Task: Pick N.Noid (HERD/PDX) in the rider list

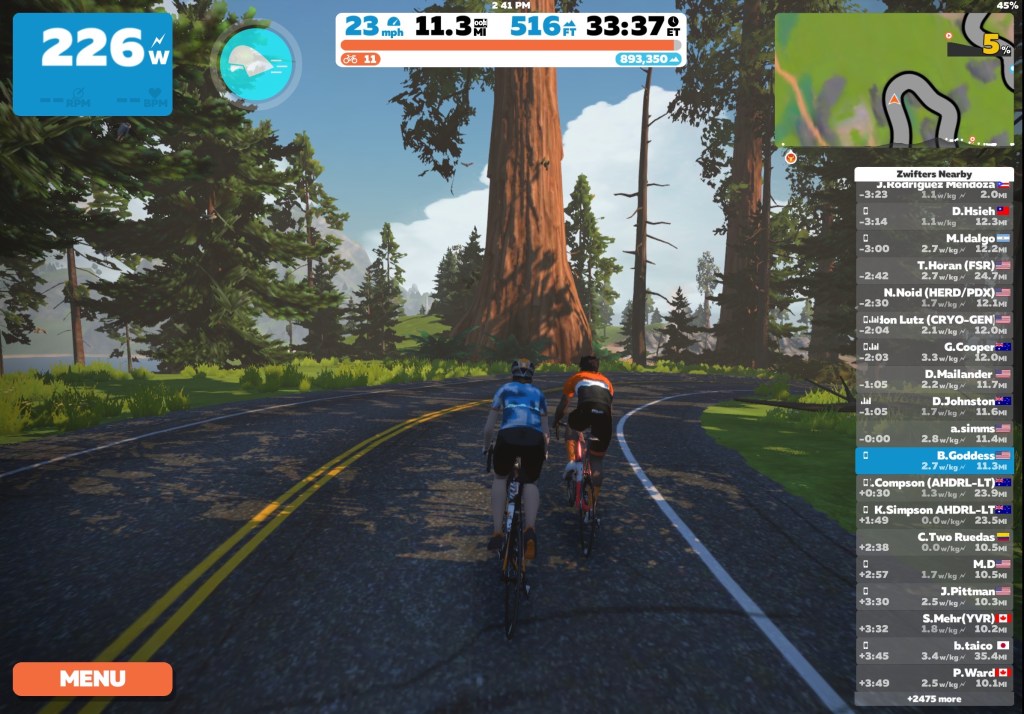Action: tap(934, 297)
